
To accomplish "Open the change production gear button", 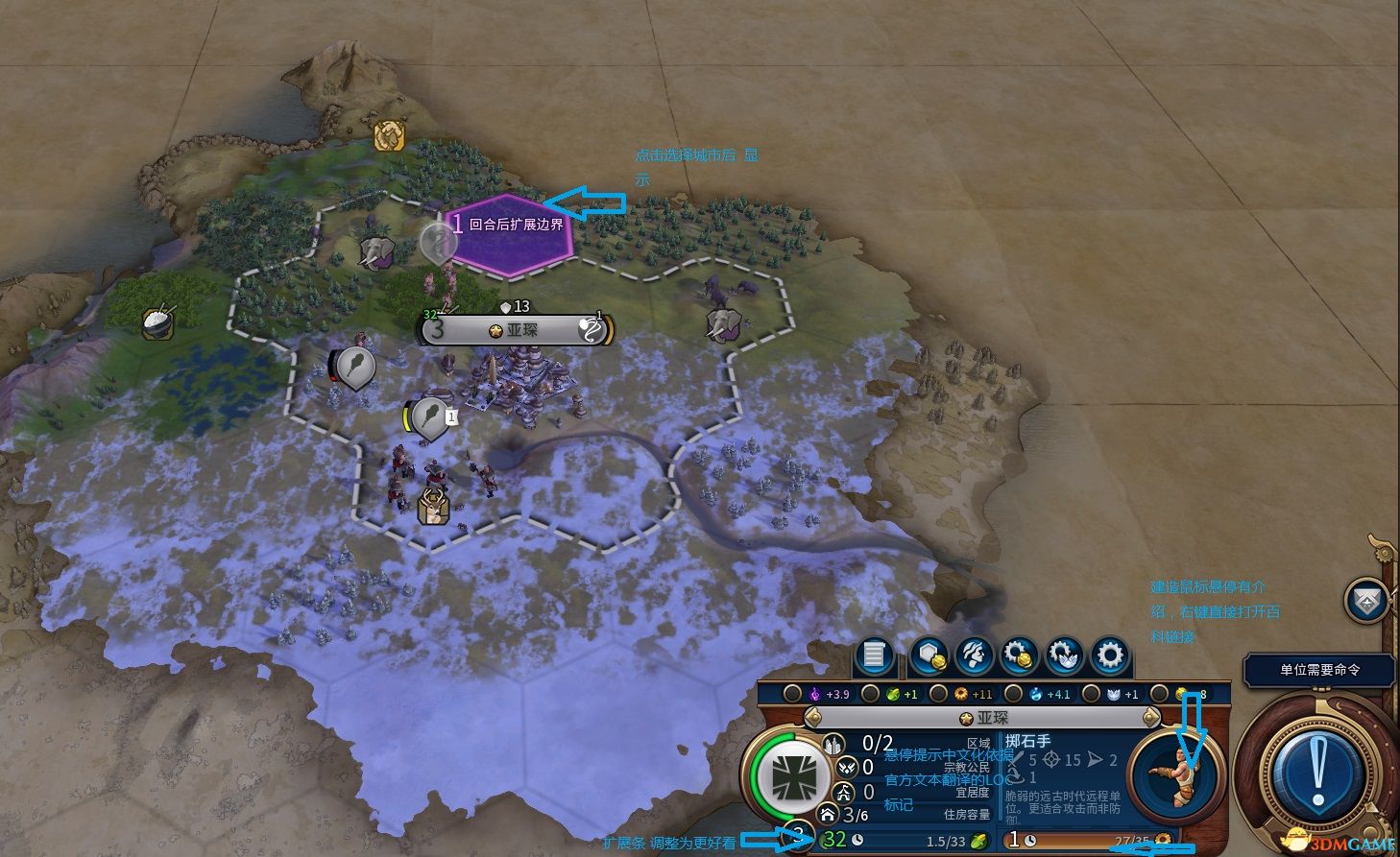I will click(1110, 656).
